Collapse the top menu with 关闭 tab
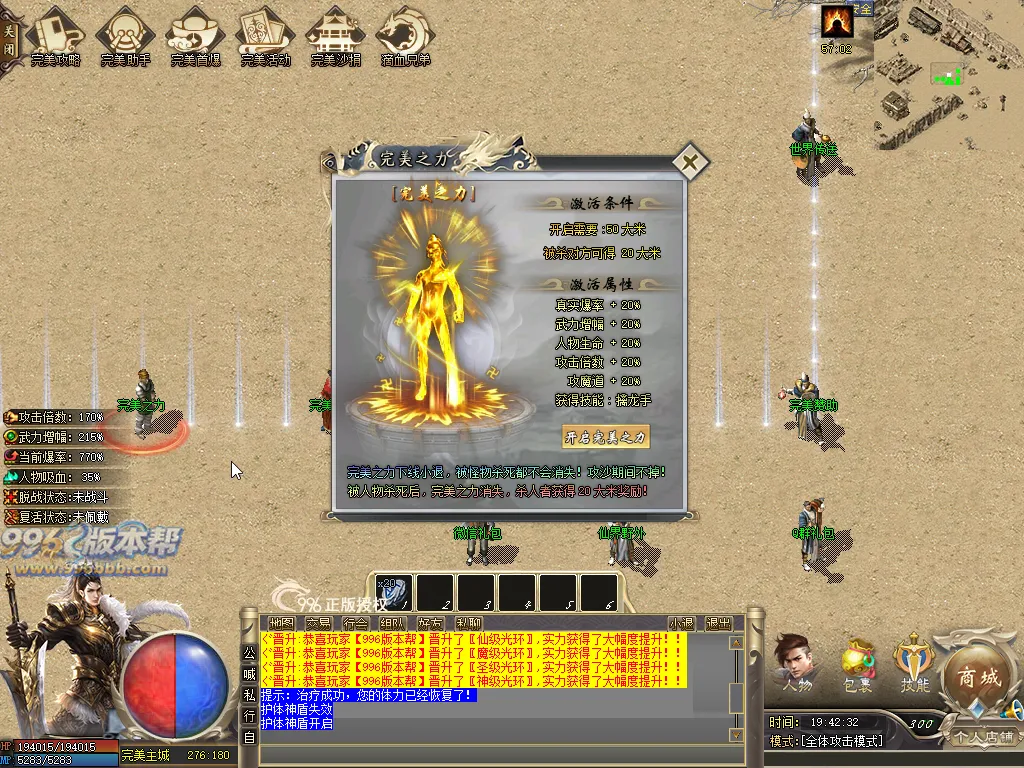1024x768 pixels. tap(9, 38)
